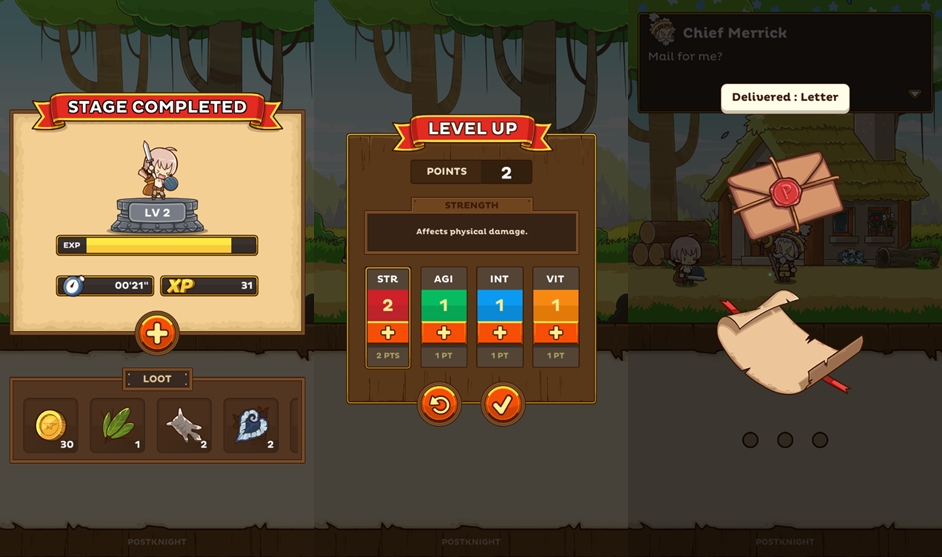Image resolution: width=942 pixels, height=557 pixels.
Task: Tap the orange plus button under stage results
Action: (x=157, y=334)
